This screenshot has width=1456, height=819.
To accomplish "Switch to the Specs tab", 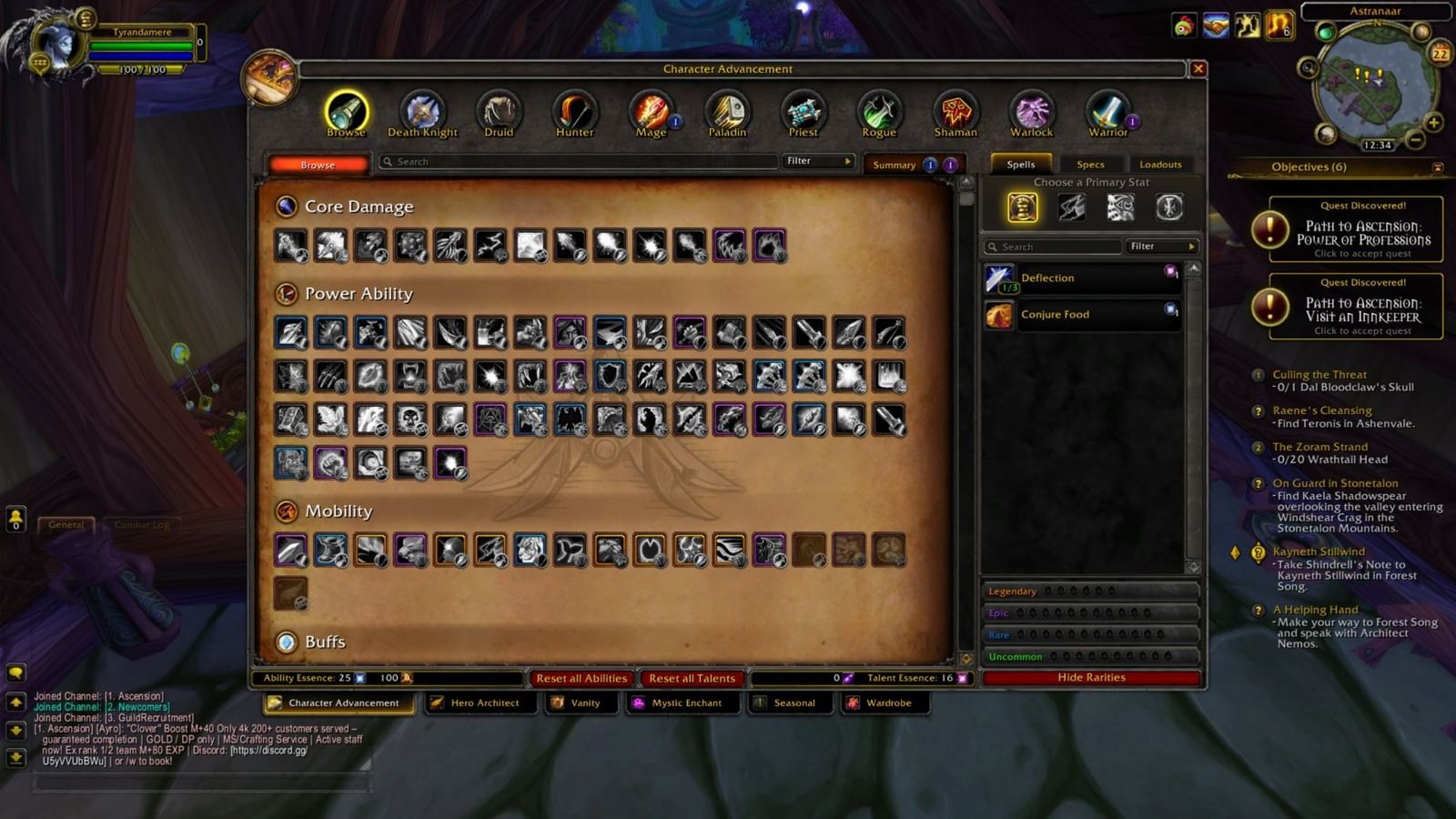I will 1090,164.
